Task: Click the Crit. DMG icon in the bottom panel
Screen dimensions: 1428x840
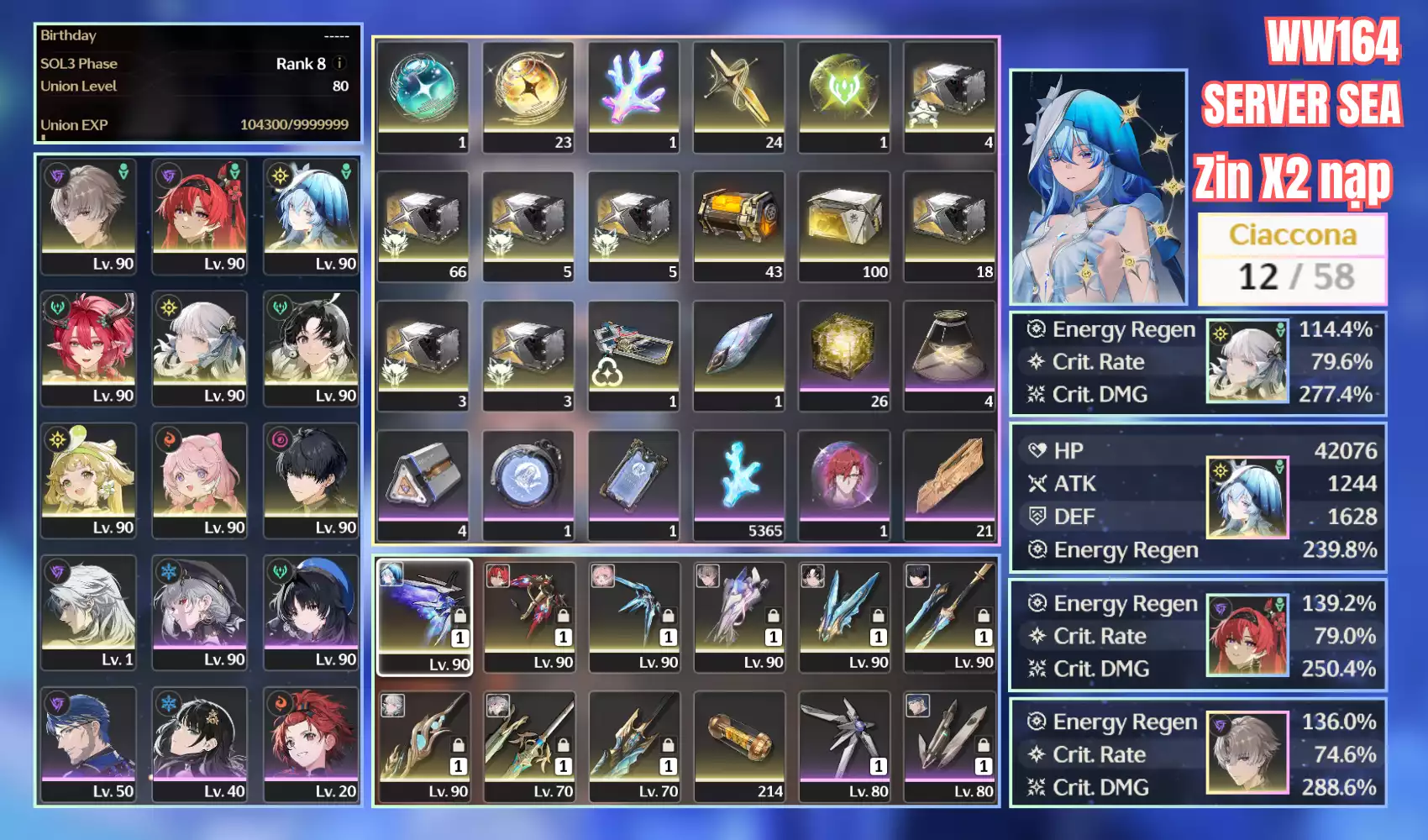Action: point(1035,787)
